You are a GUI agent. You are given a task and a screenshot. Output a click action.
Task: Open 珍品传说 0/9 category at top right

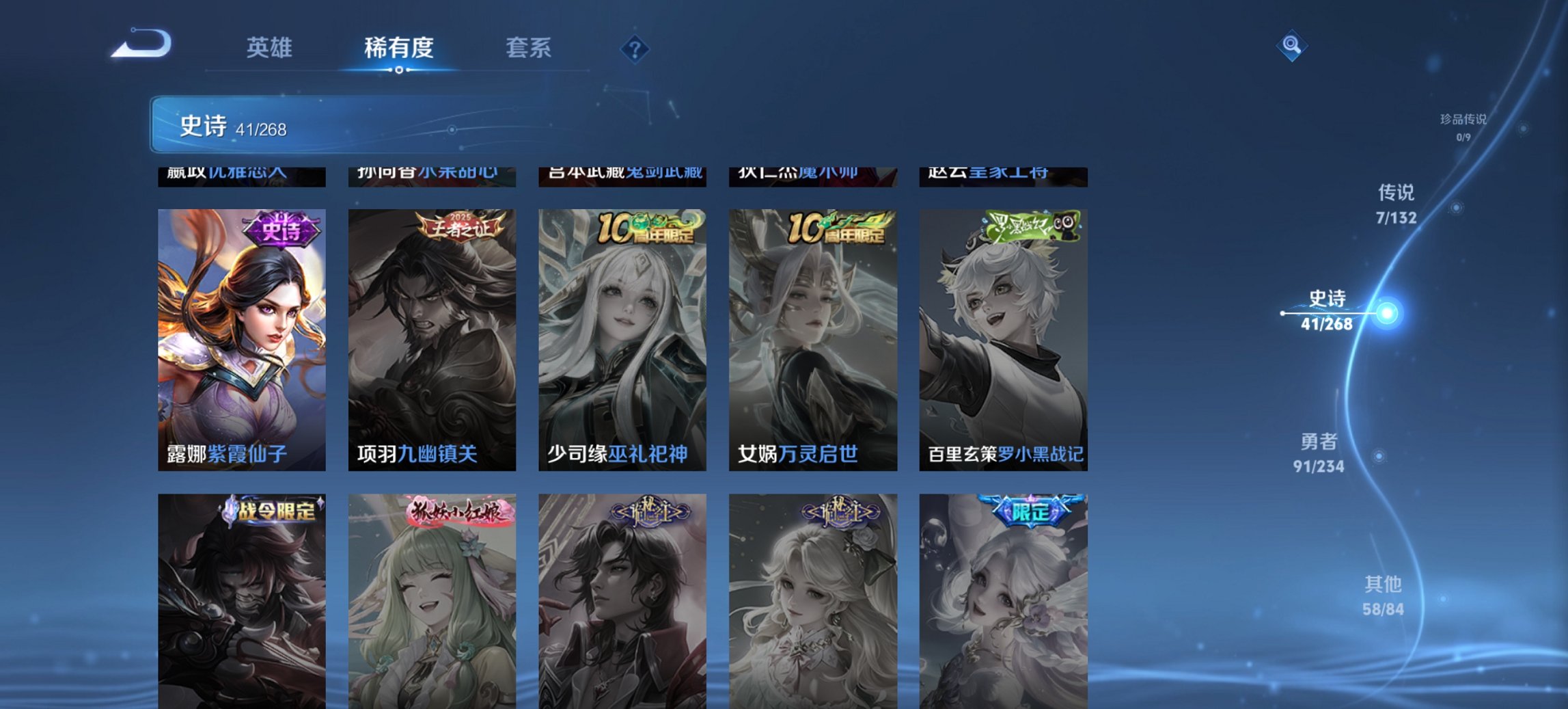[x=1461, y=125]
